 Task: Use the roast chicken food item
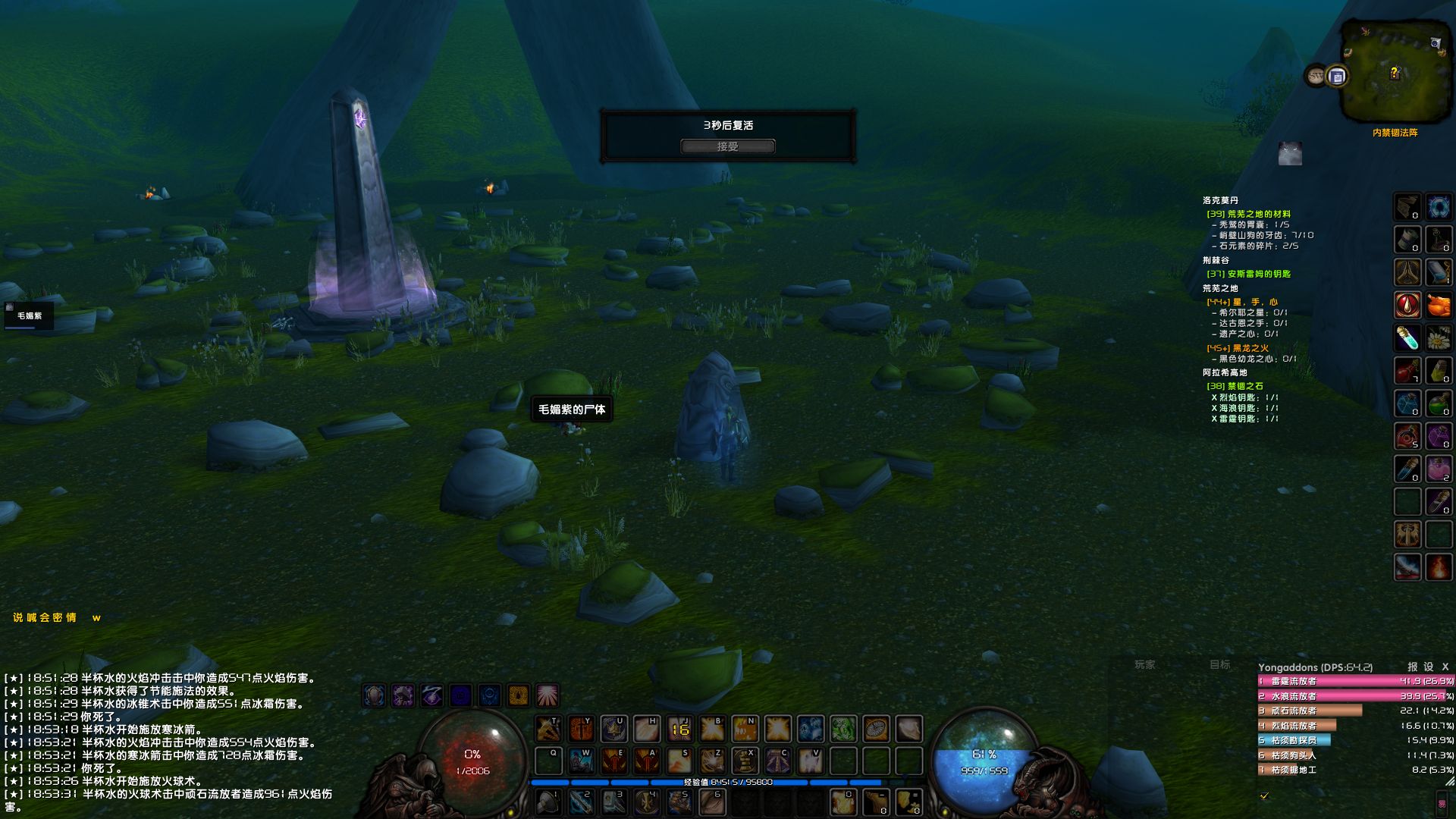(1439, 305)
